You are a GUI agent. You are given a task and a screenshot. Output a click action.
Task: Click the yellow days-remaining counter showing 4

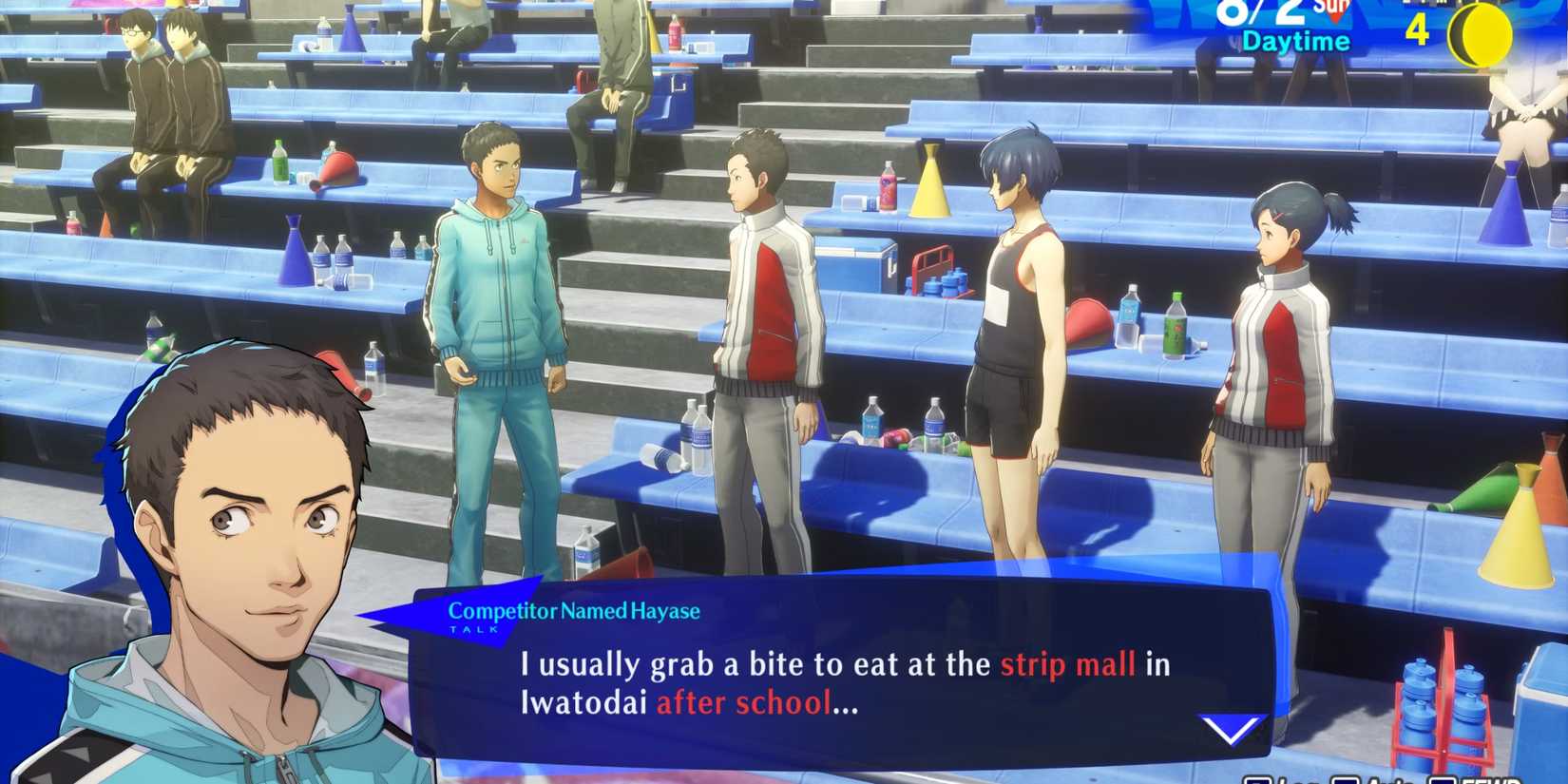tap(1416, 31)
